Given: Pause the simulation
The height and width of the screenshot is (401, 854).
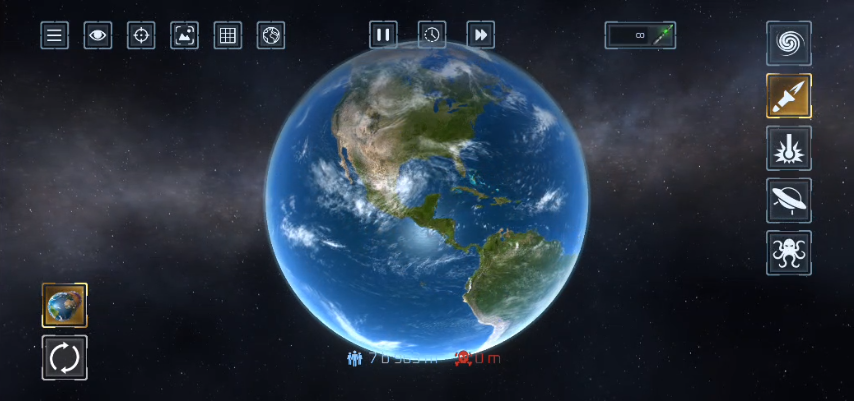Looking at the screenshot, I should (x=382, y=35).
